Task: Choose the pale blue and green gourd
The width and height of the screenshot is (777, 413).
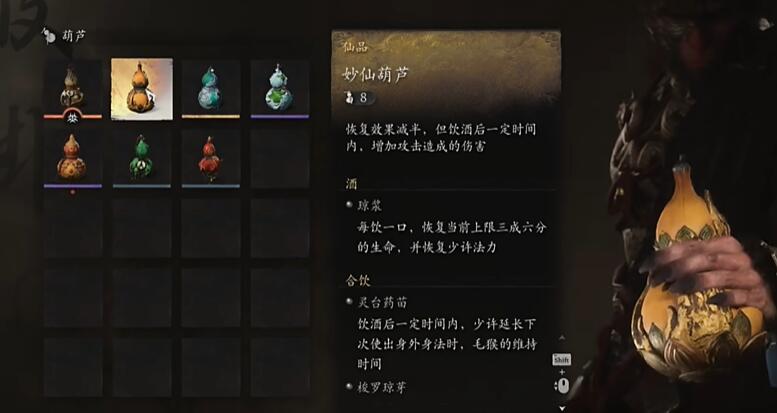Action: click(279, 88)
